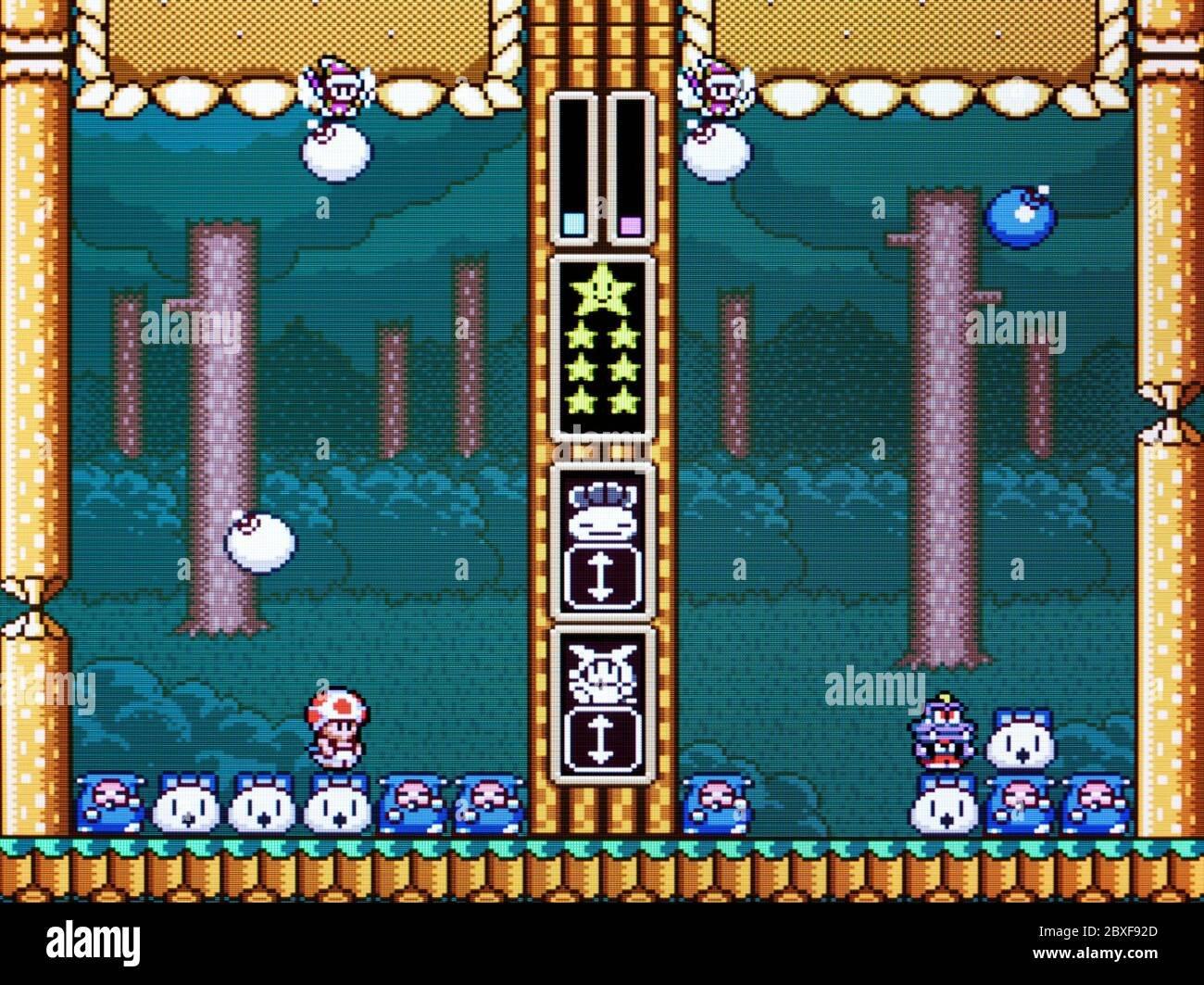Select the right tall tree trunk
Screen dimensions: 1204x985
click(940, 417)
